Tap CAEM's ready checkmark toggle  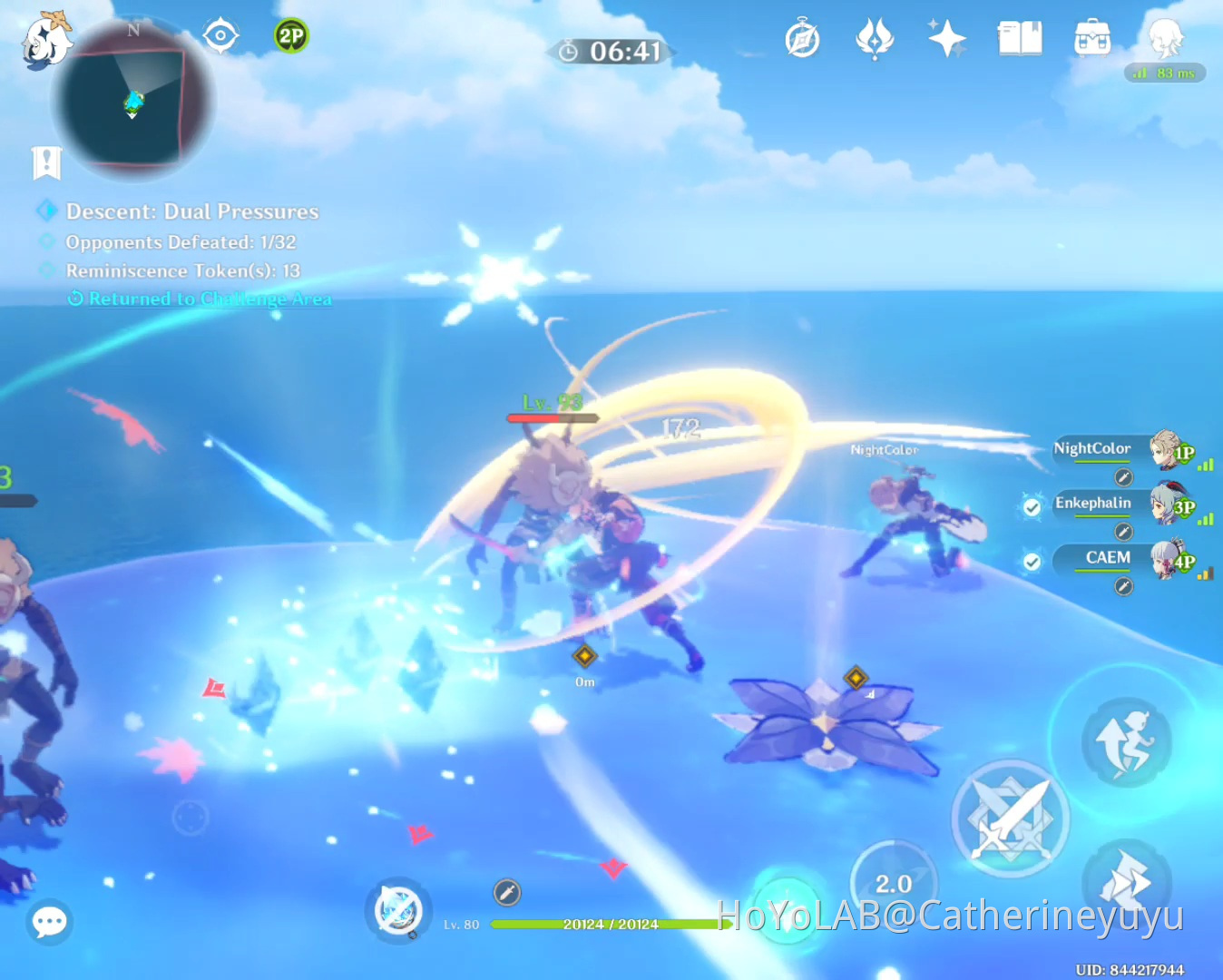pos(1032,562)
